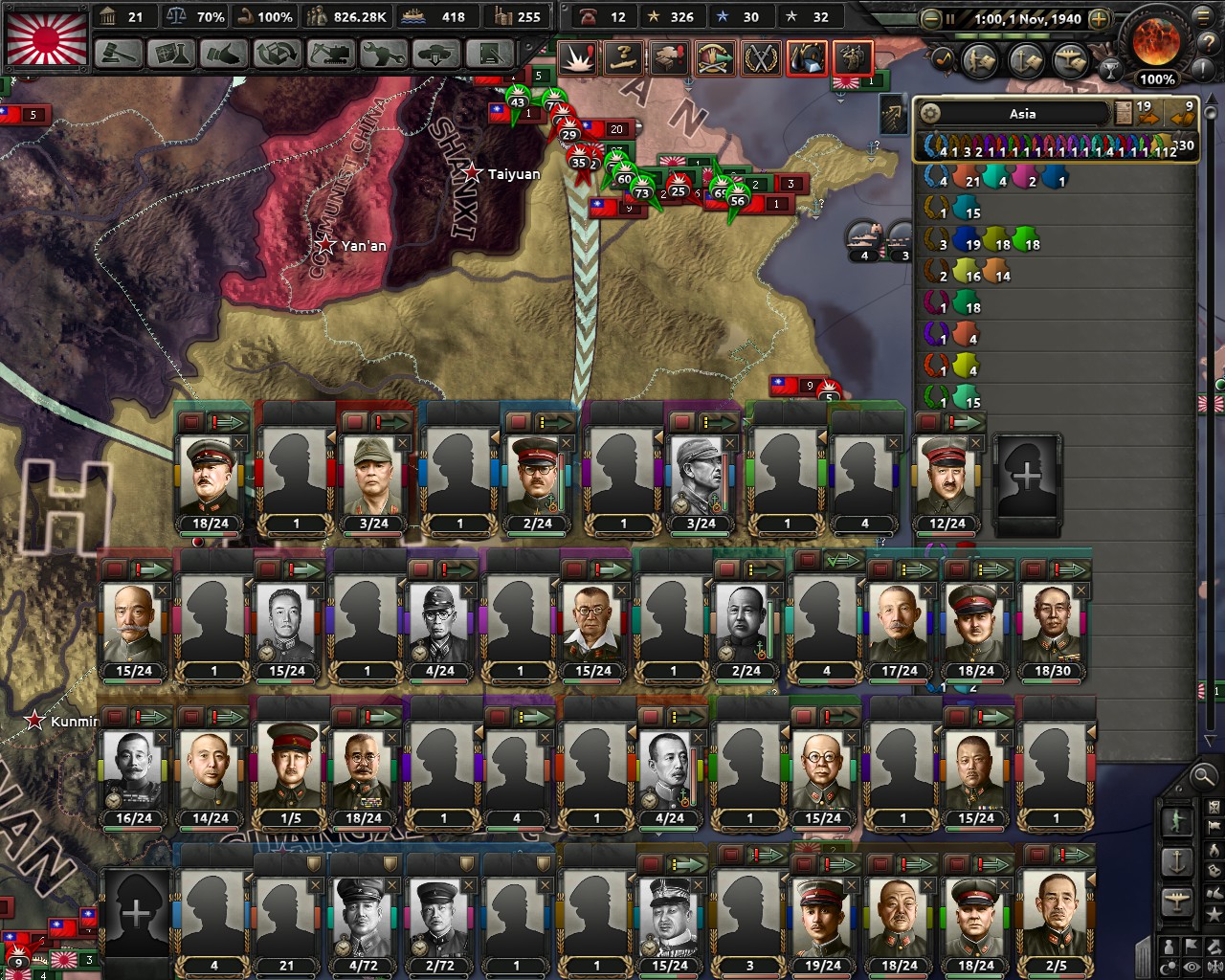Screen dimensions: 1225x980
Task: Open the Politics view with the gavel icon
Action: 115,55
